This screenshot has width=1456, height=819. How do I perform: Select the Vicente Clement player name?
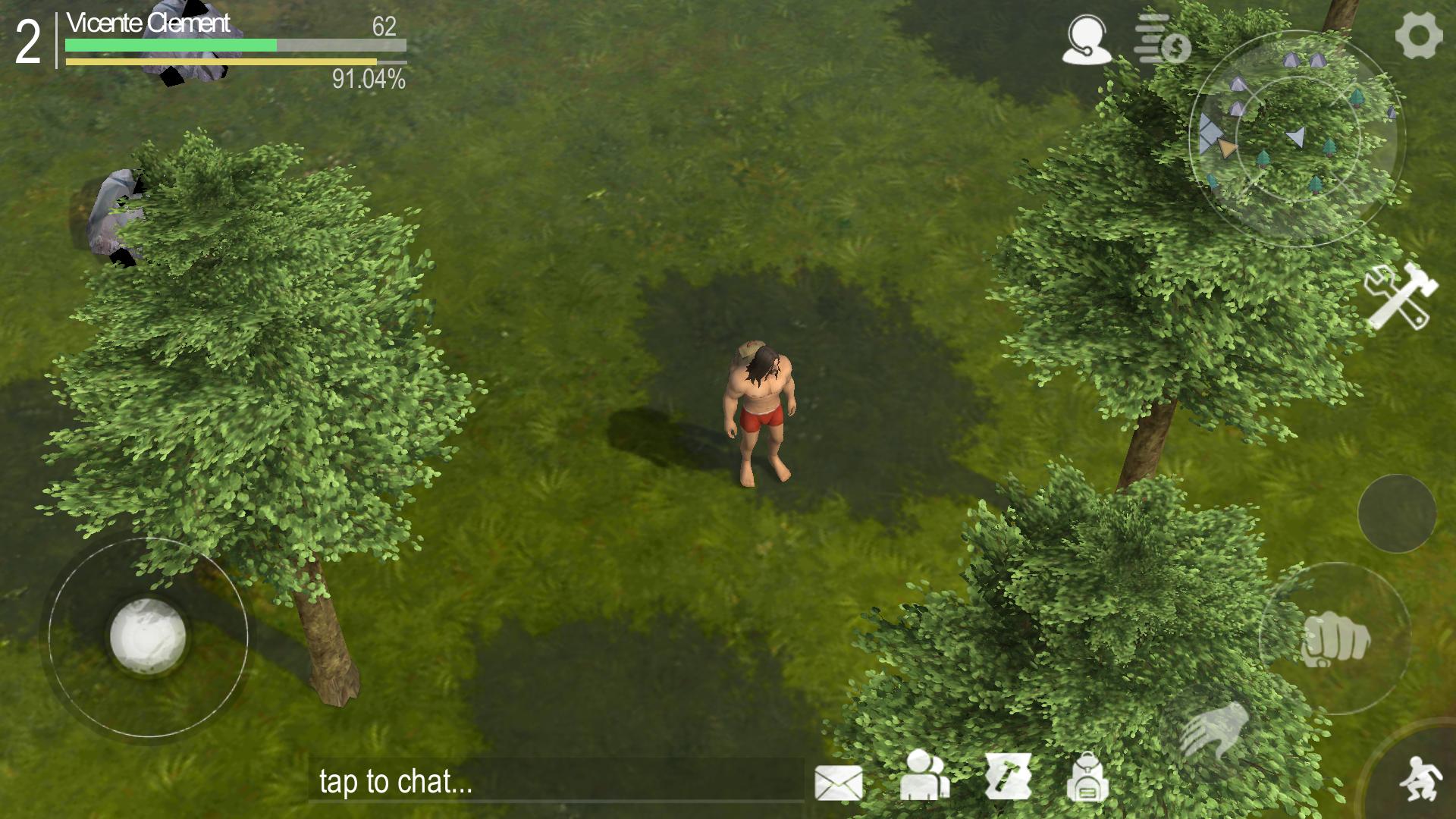pyautogui.click(x=148, y=24)
